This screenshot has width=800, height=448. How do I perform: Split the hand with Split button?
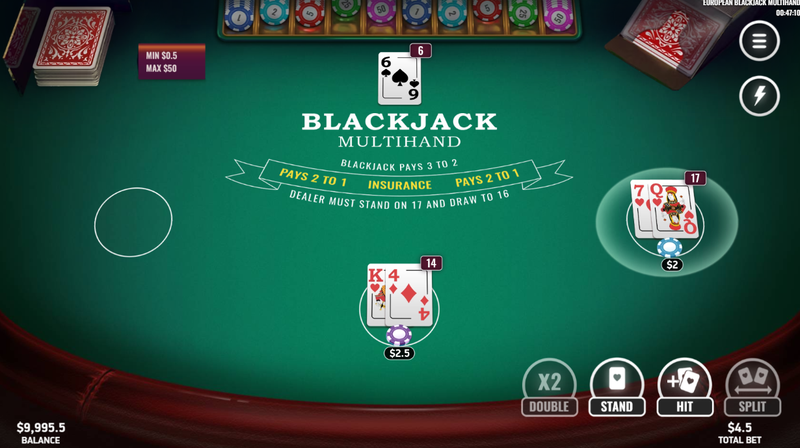(x=752, y=387)
